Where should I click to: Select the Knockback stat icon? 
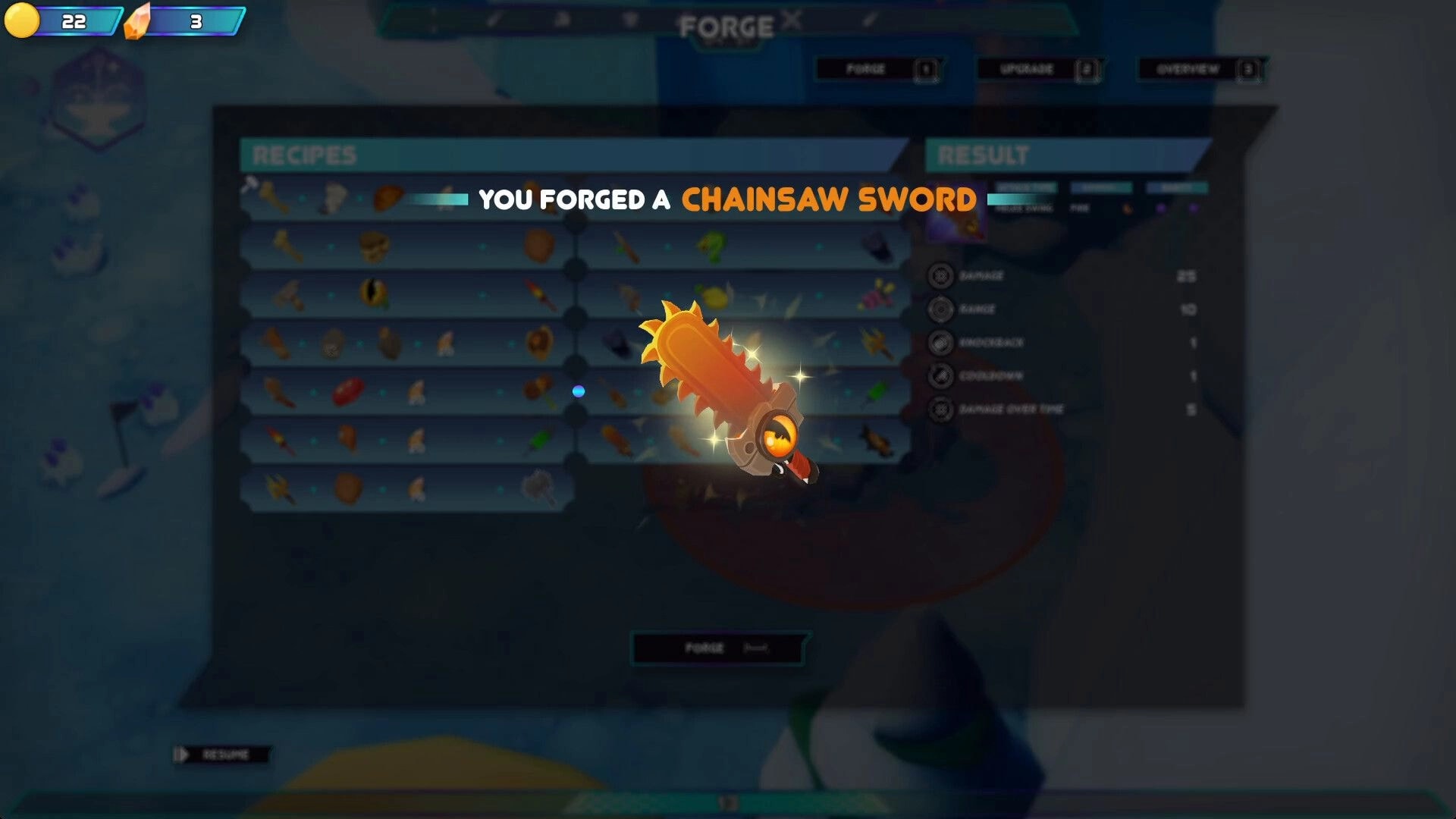pos(941,341)
